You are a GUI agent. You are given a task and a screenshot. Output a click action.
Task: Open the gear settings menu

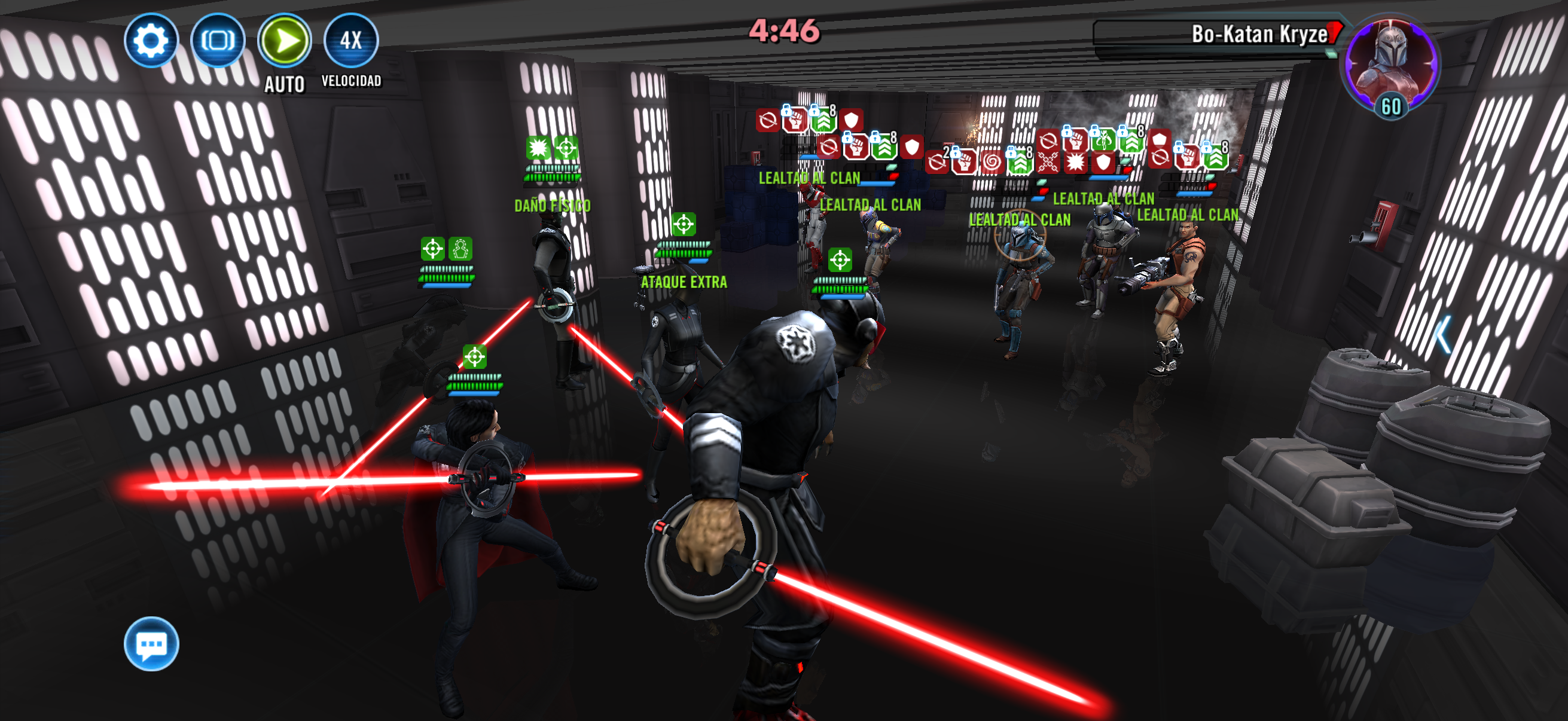click(x=151, y=41)
